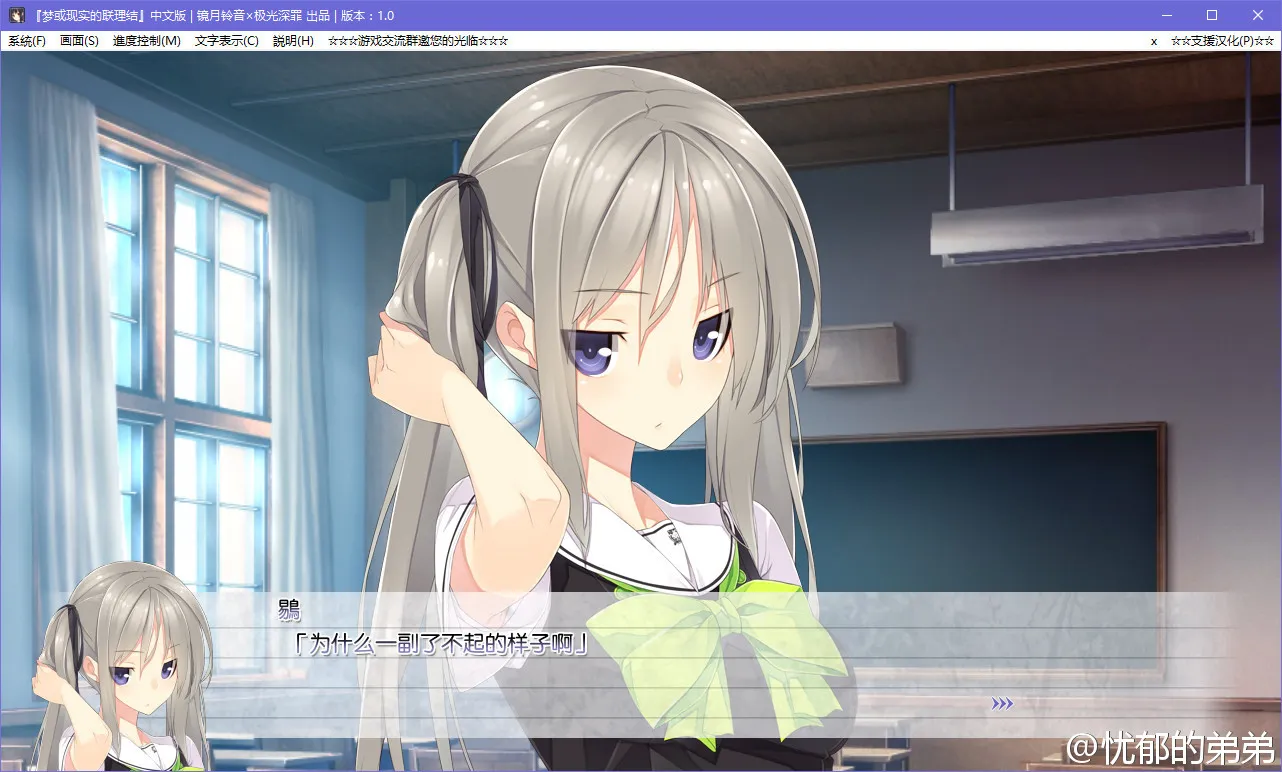1282x772 pixels.
Task: Close the game window
Action: [1258, 15]
